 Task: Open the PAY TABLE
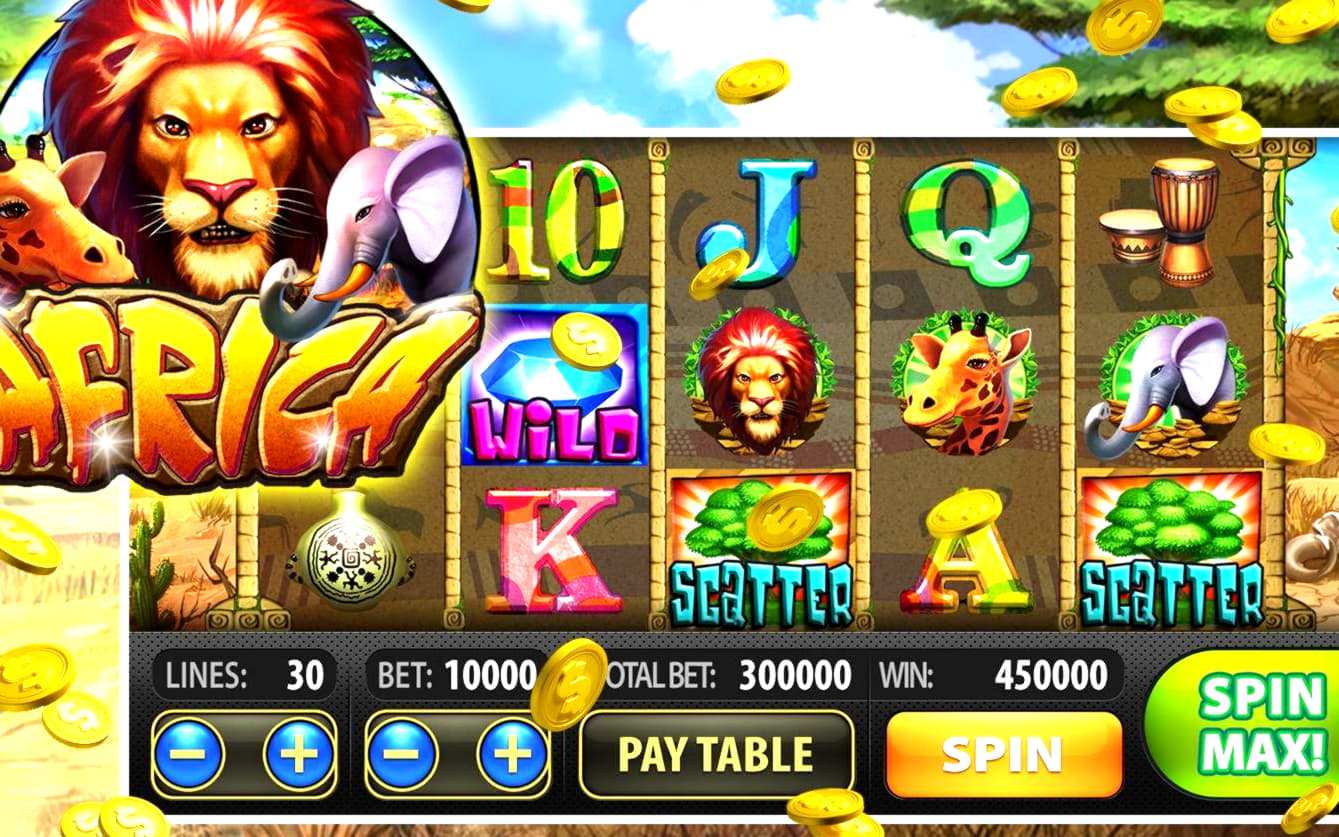(x=716, y=755)
